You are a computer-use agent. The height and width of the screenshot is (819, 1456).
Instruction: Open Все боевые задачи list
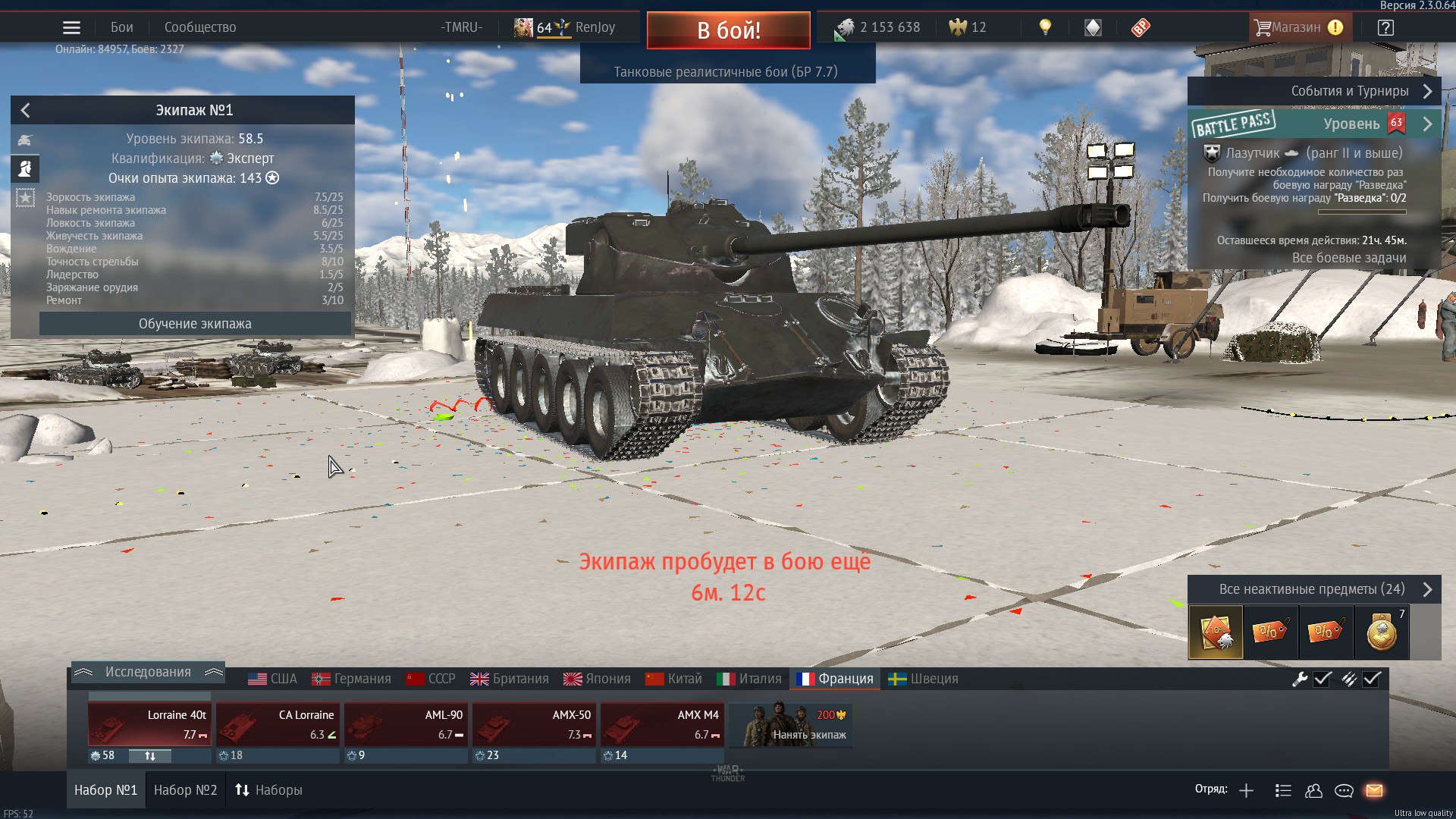(1348, 258)
